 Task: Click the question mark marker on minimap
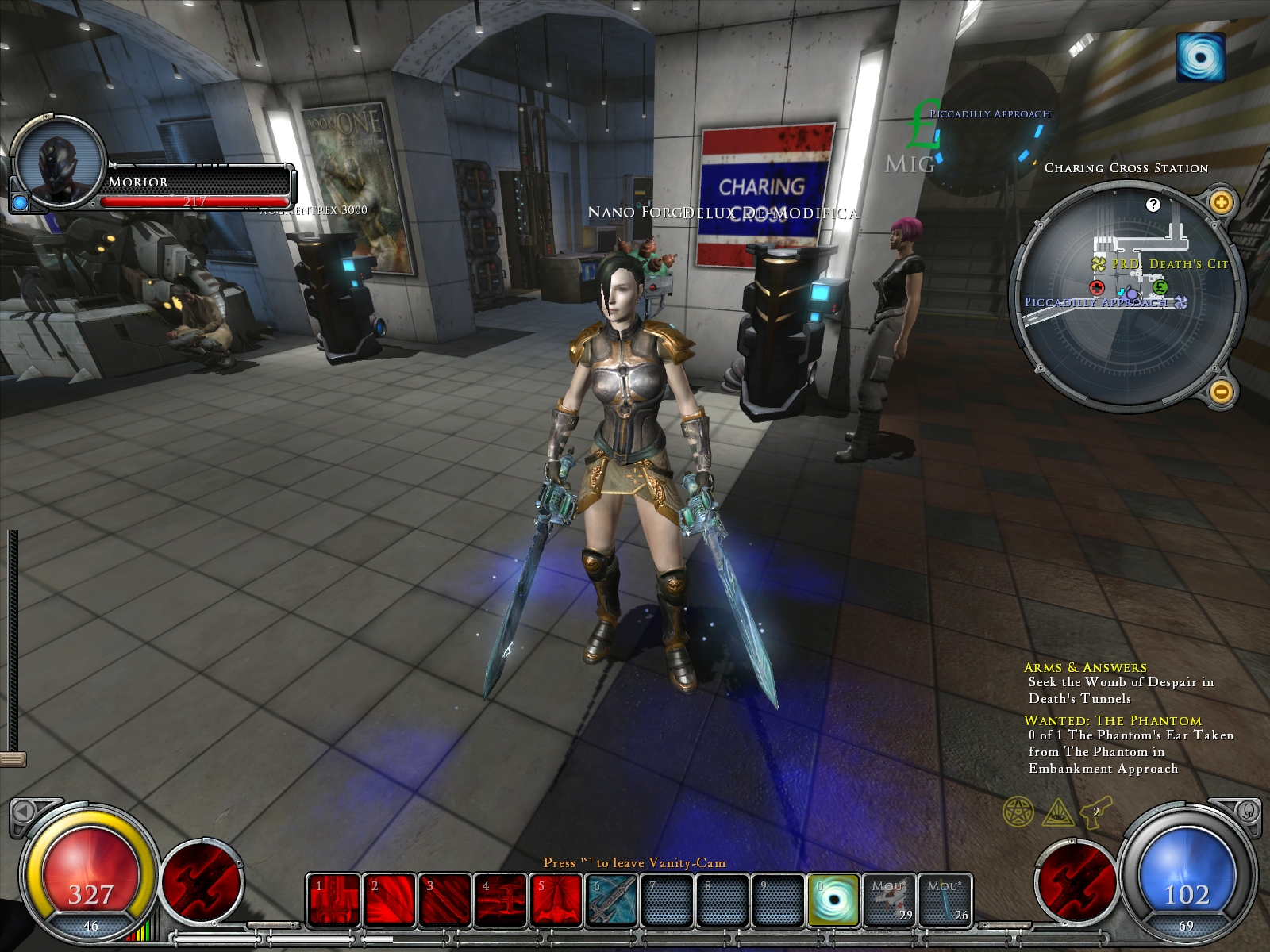(x=1153, y=205)
